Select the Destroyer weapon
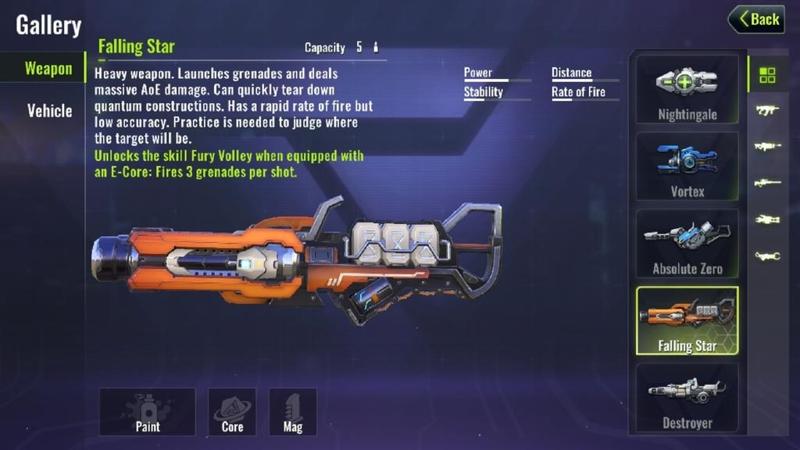This screenshot has height=450, width=800. (687, 398)
